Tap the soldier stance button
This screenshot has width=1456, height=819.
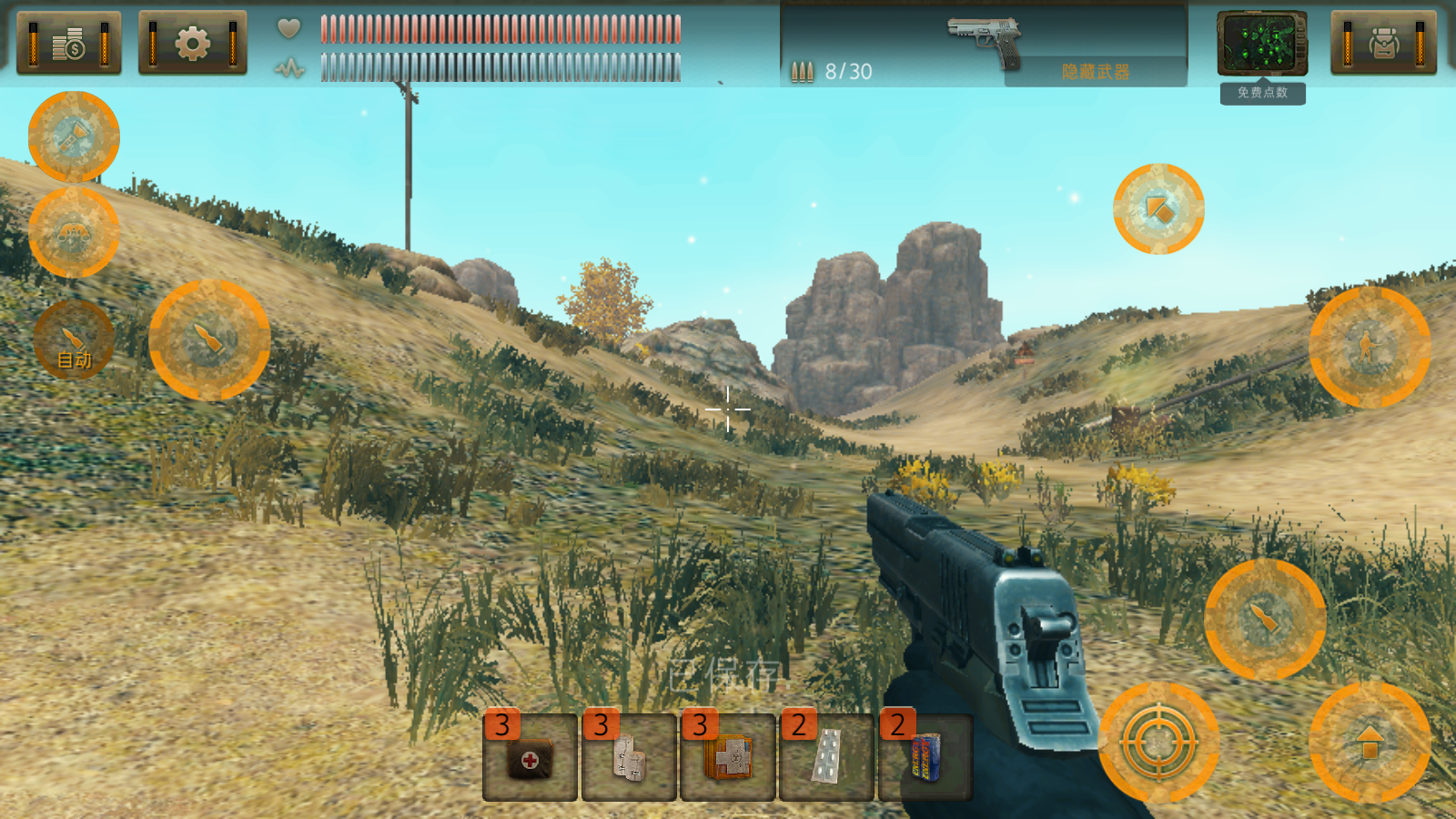(1369, 347)
